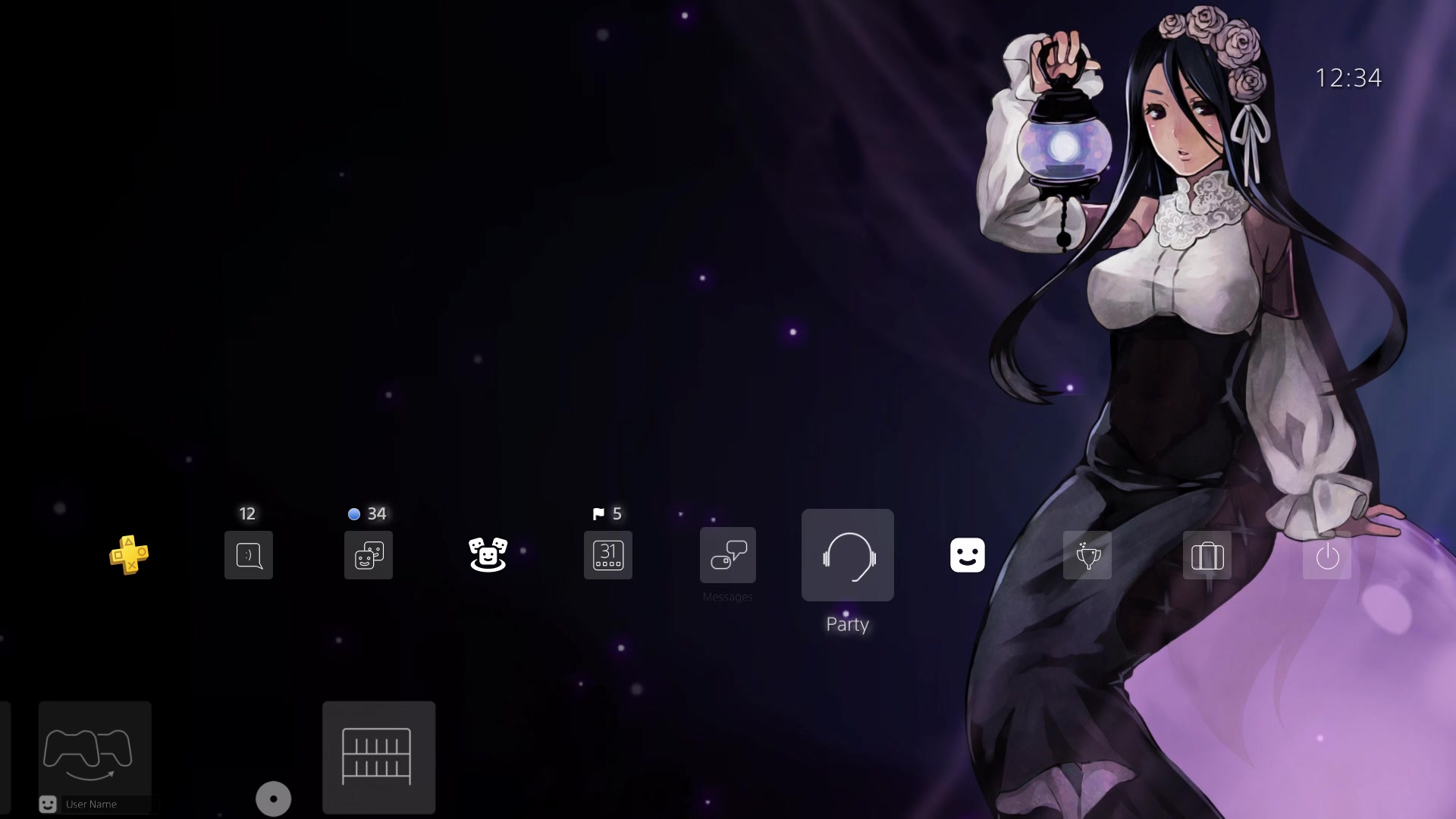View your Trophies collection
The height and width of the screenshot is (819, 1456).
pyautogui.click(x=1087, y=555)
